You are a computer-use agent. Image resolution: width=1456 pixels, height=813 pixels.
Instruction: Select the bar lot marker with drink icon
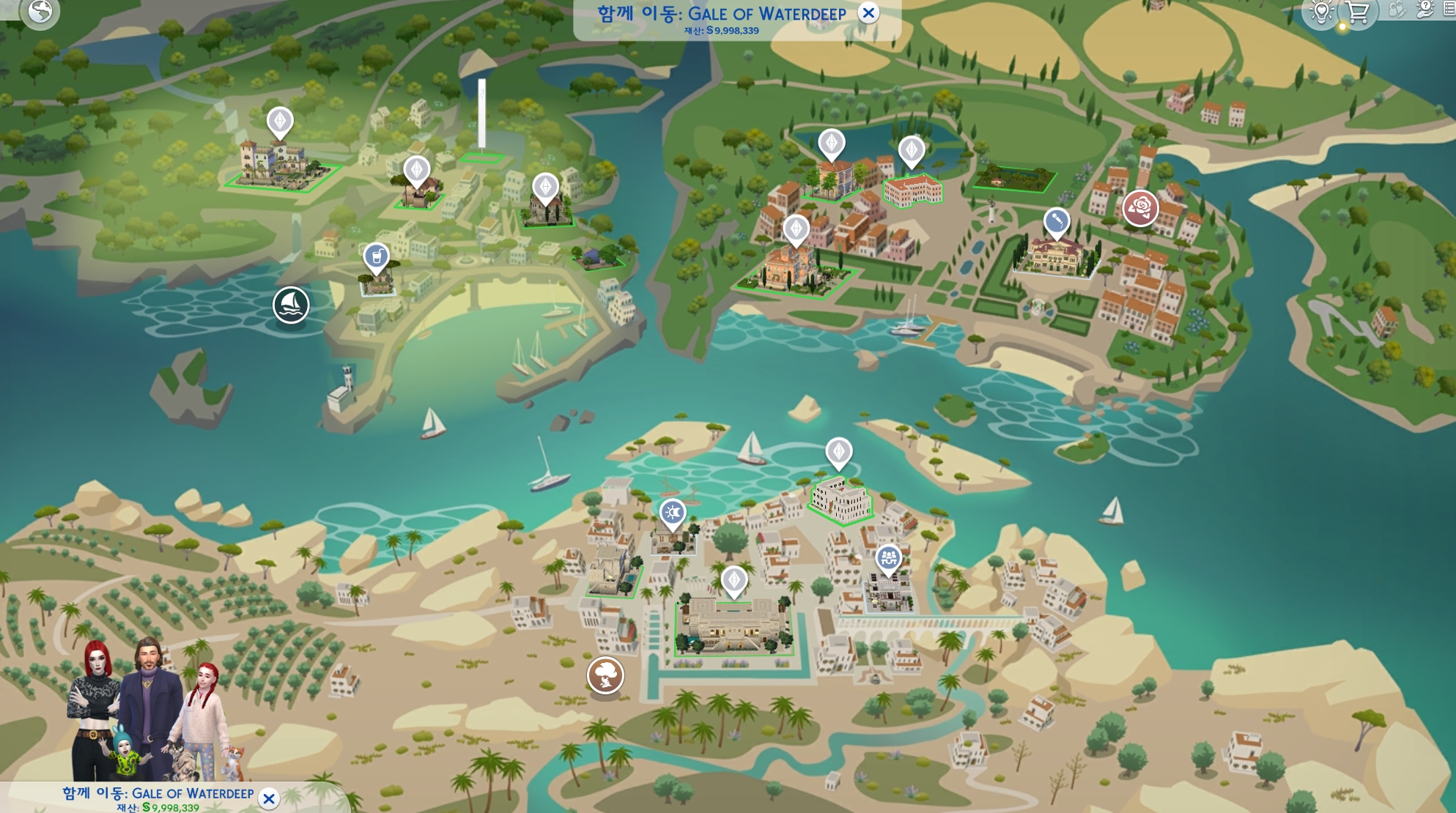(x=377, y=257)
